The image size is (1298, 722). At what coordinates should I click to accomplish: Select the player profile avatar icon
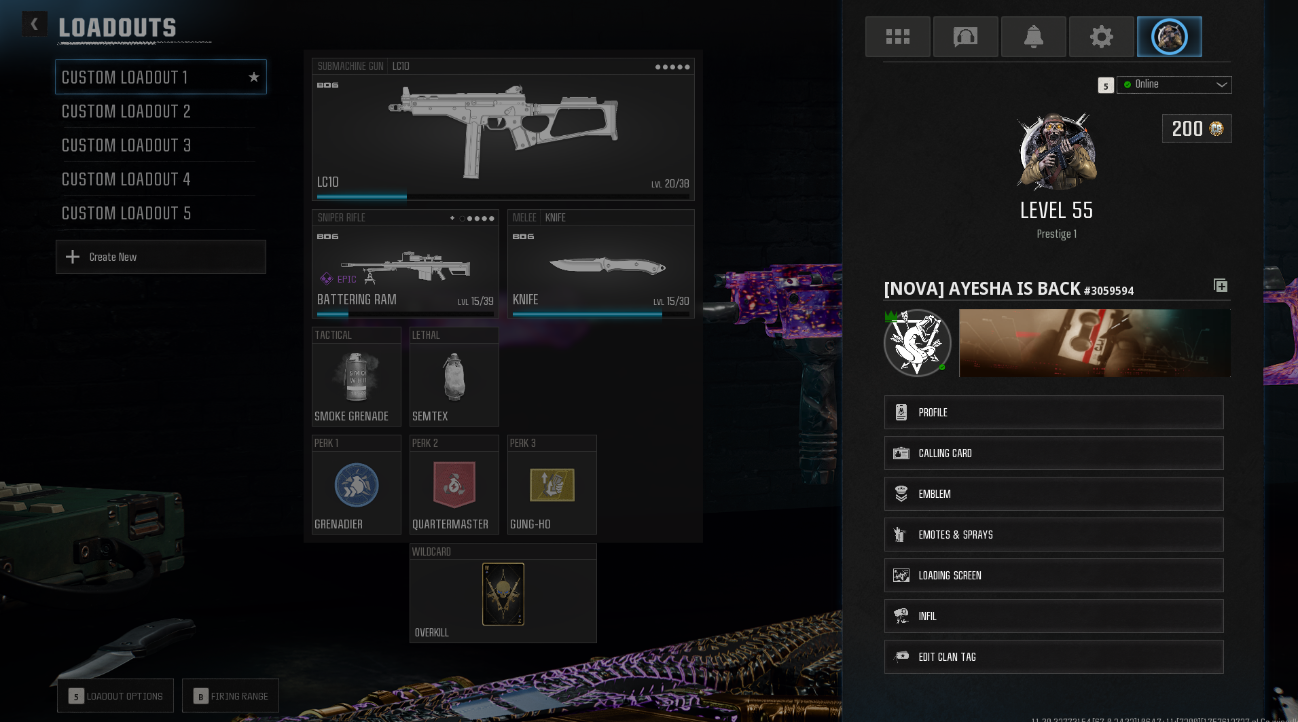tap(1169, 36)
